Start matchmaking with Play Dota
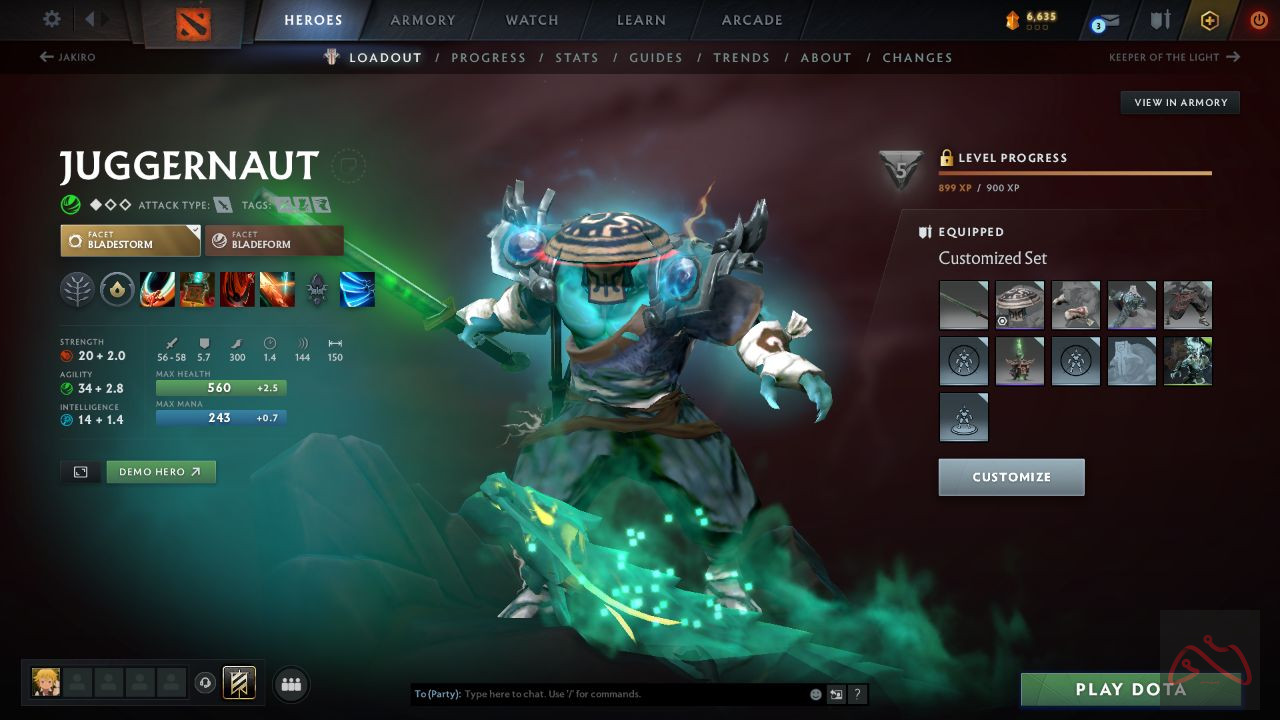Image resolution: width=1280 pixels, height=720 pixels. tap(1130, 689)
